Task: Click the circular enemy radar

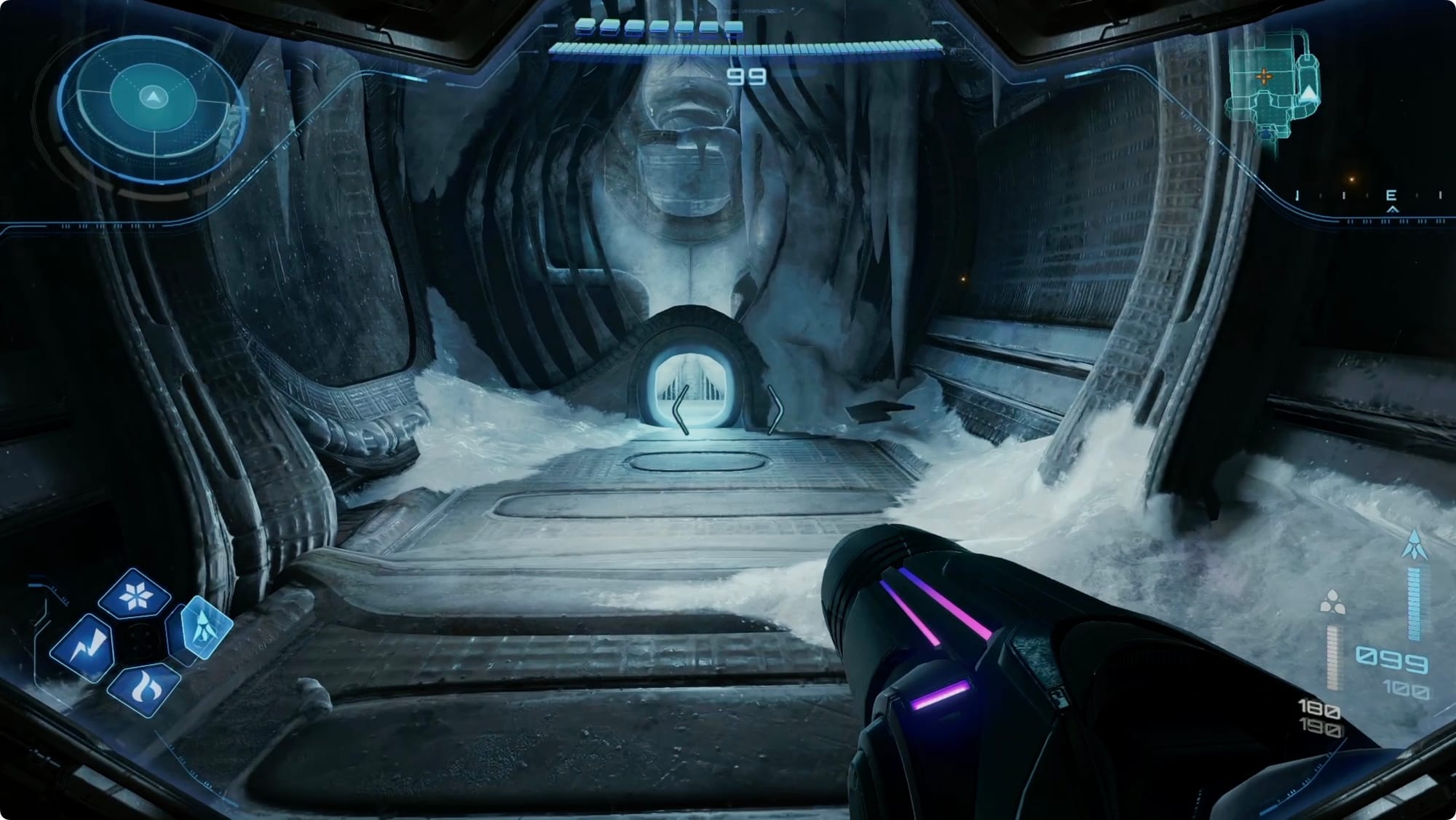Action: tap(152, 97)
